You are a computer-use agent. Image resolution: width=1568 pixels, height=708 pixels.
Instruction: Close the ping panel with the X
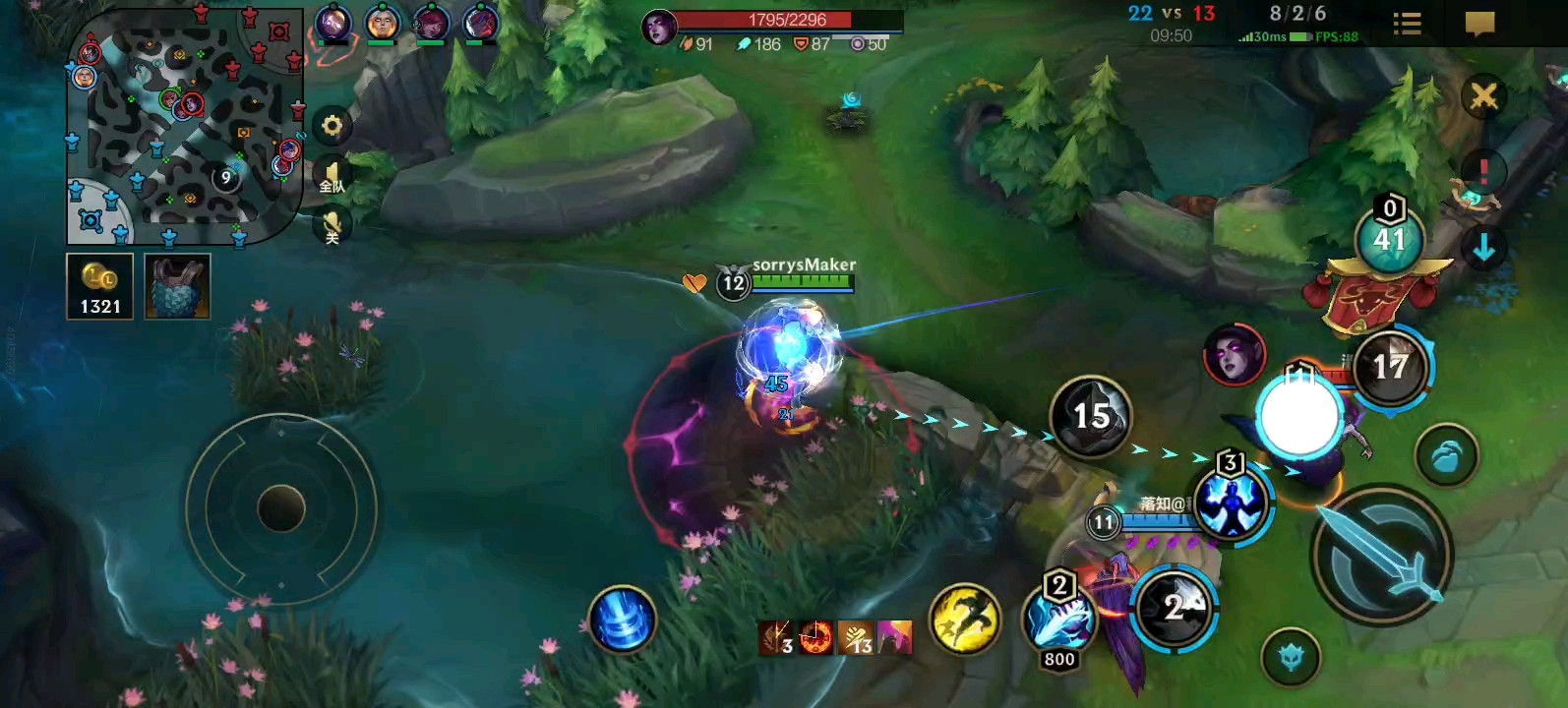click(x=1483, y=96)
